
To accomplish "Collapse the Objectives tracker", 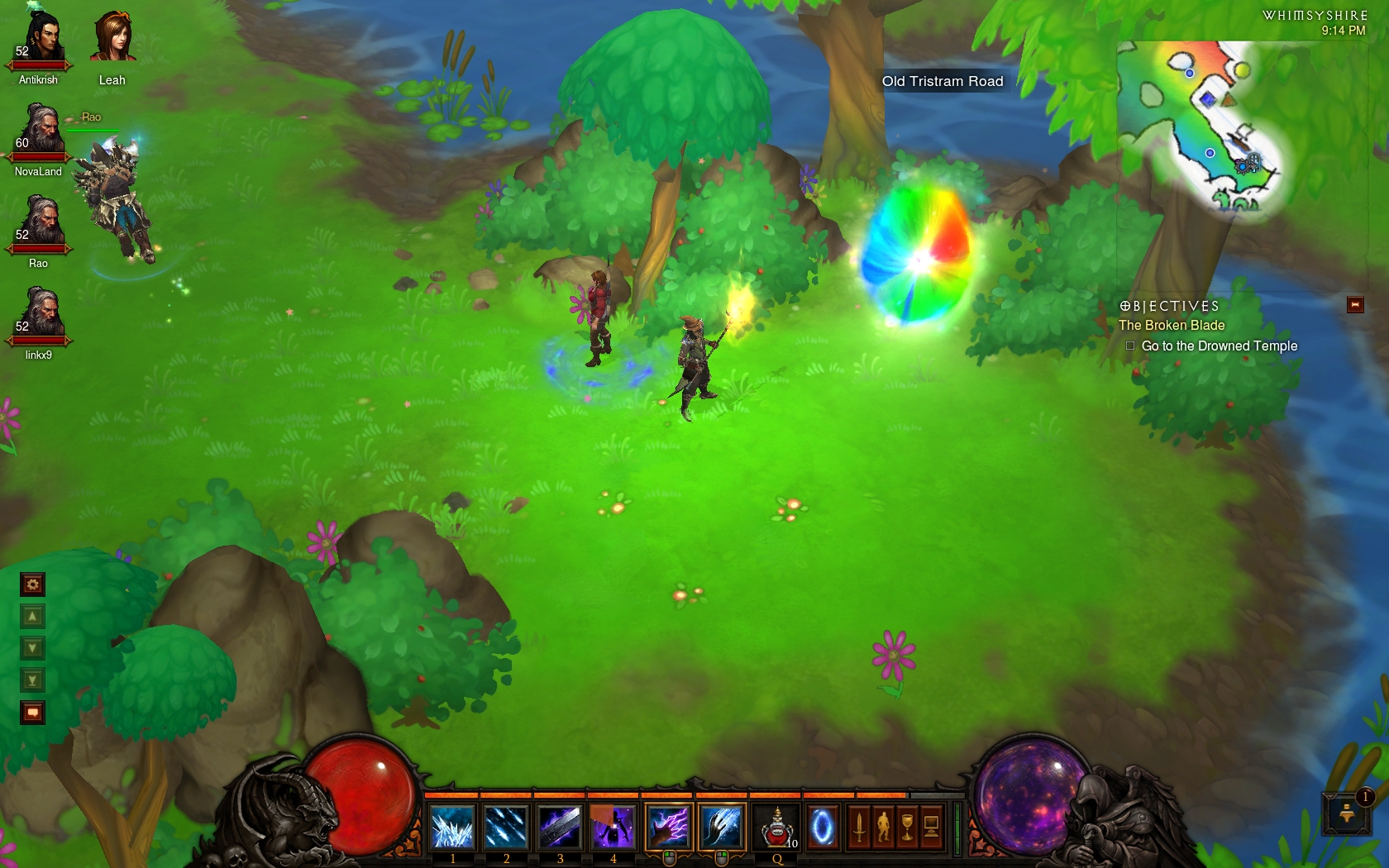I will click(x=1355, y=305).
